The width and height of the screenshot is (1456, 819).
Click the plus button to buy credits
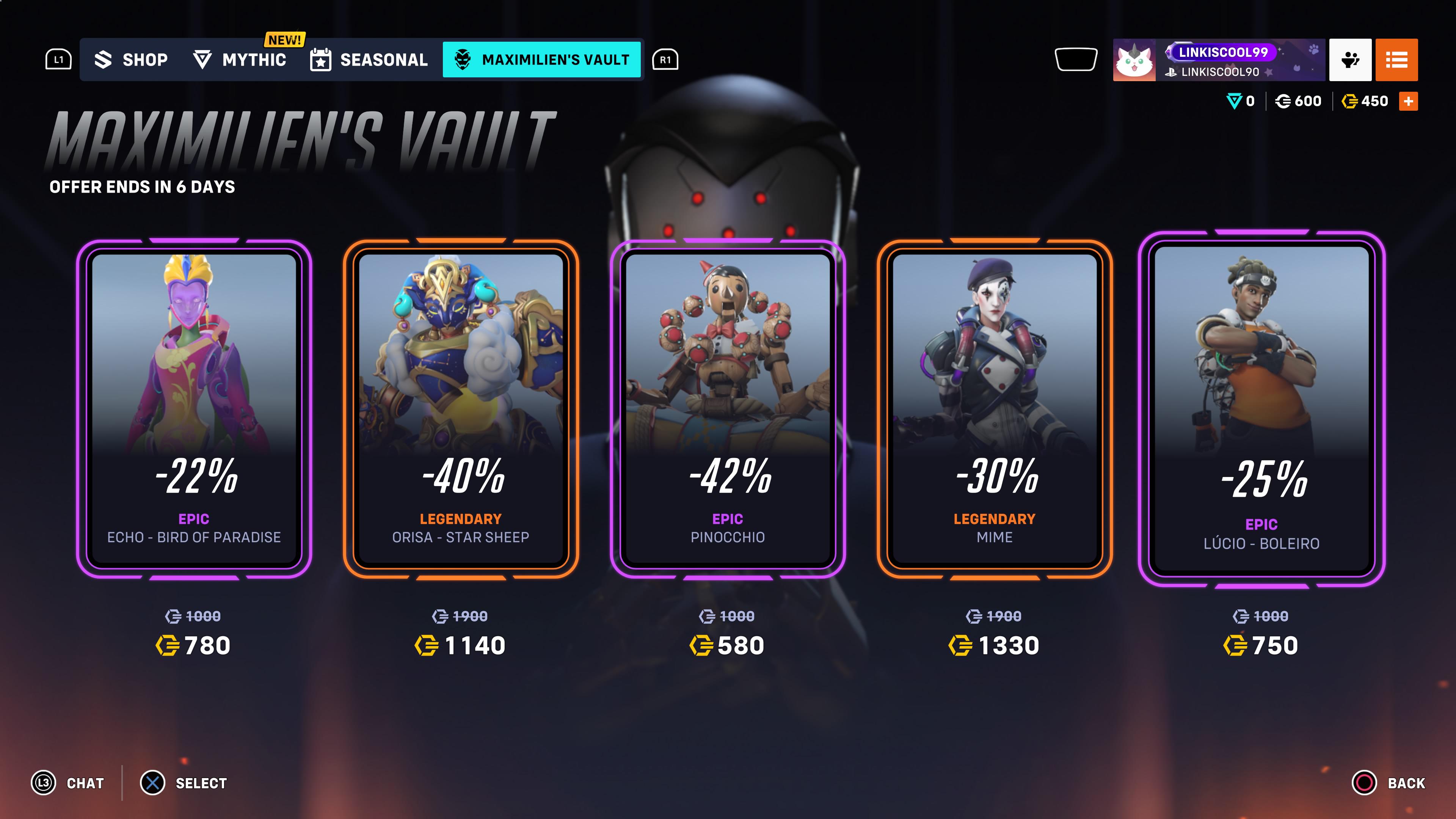pyautogui.click(x=1409, y=101)
